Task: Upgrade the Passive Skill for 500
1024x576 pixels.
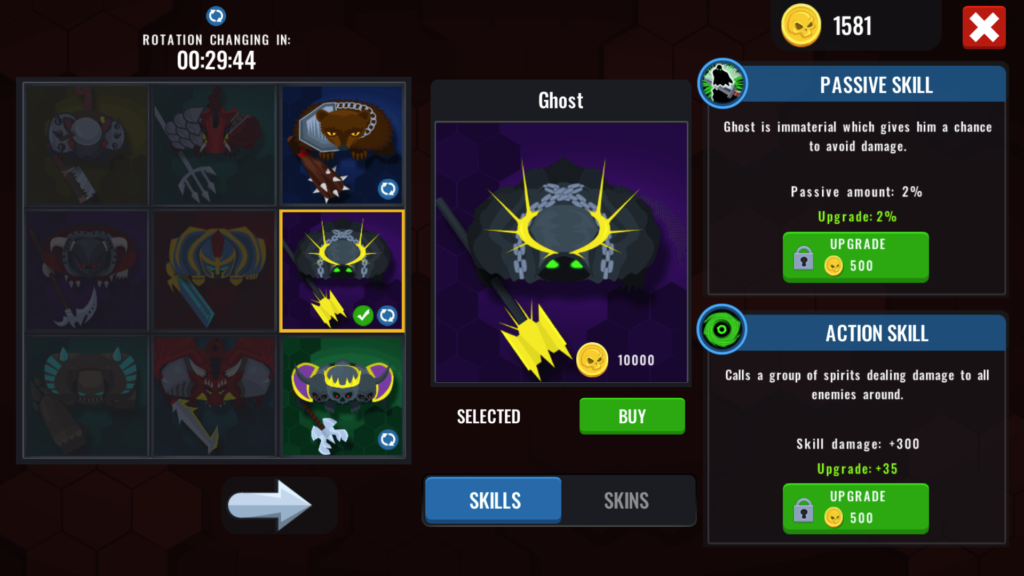Action: click(855, 257)
